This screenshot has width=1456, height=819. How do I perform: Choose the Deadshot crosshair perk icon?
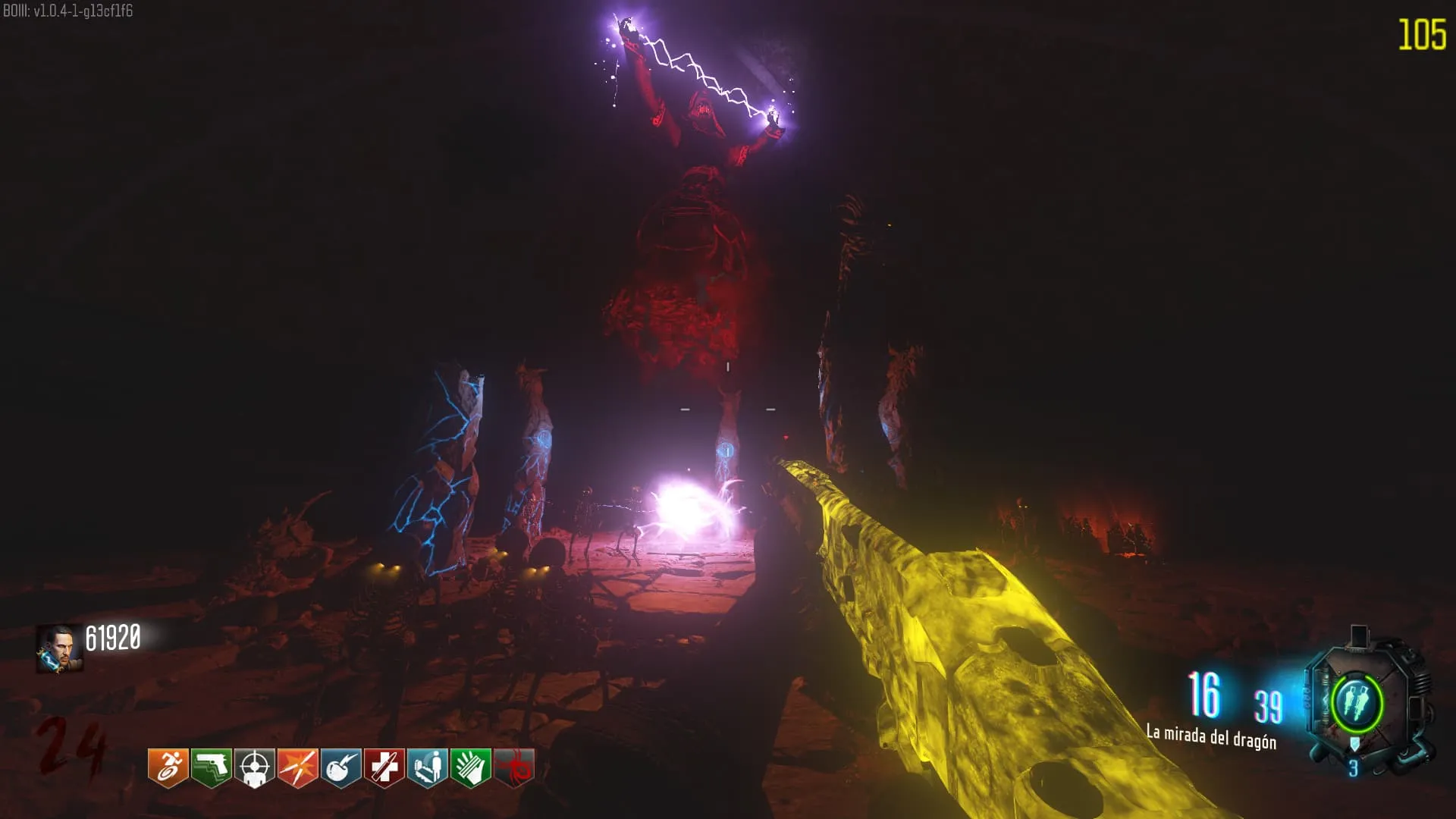click(254, 767)
